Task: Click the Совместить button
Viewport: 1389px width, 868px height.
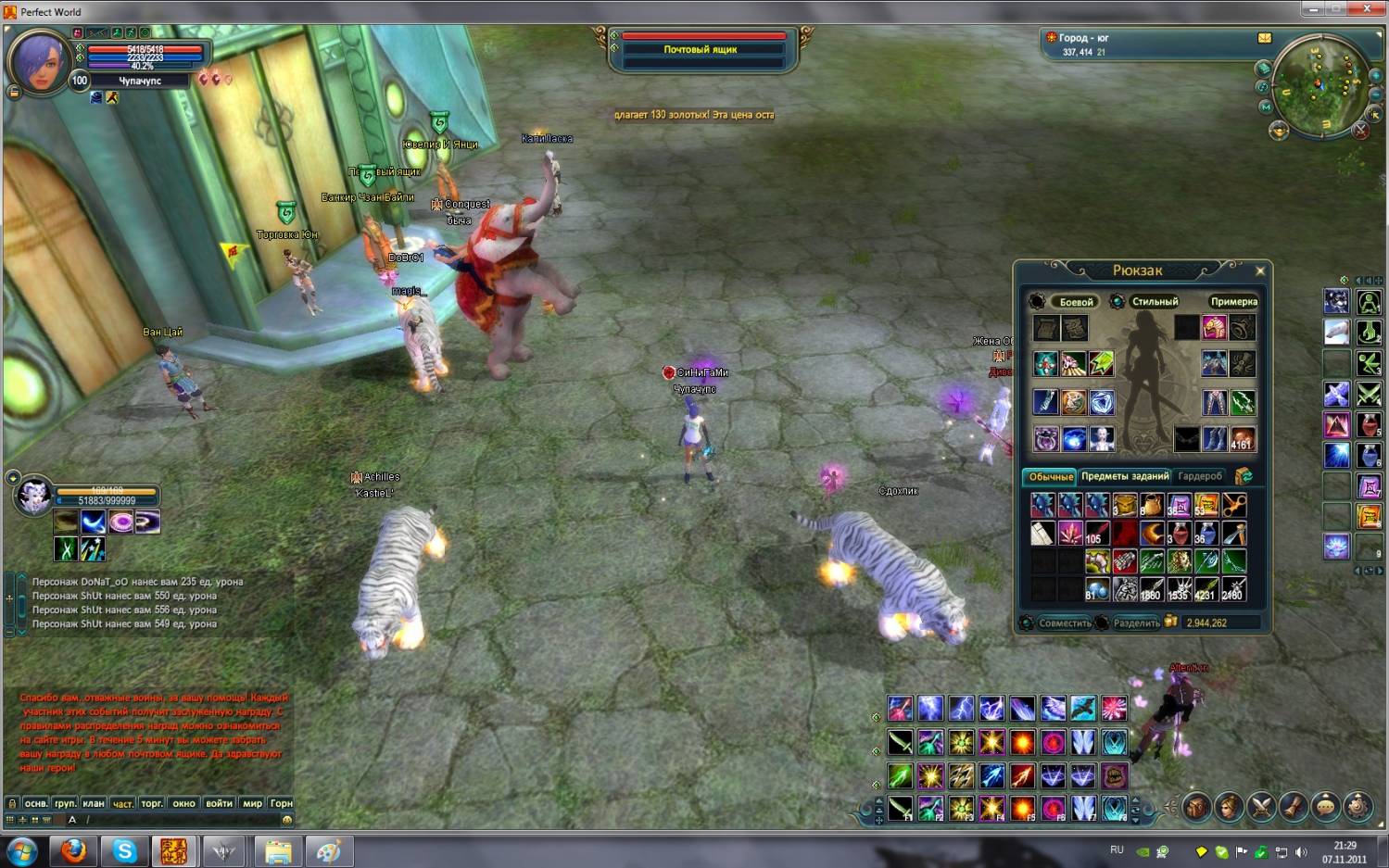Action: pyautogui.click(x=1064, y=623)
